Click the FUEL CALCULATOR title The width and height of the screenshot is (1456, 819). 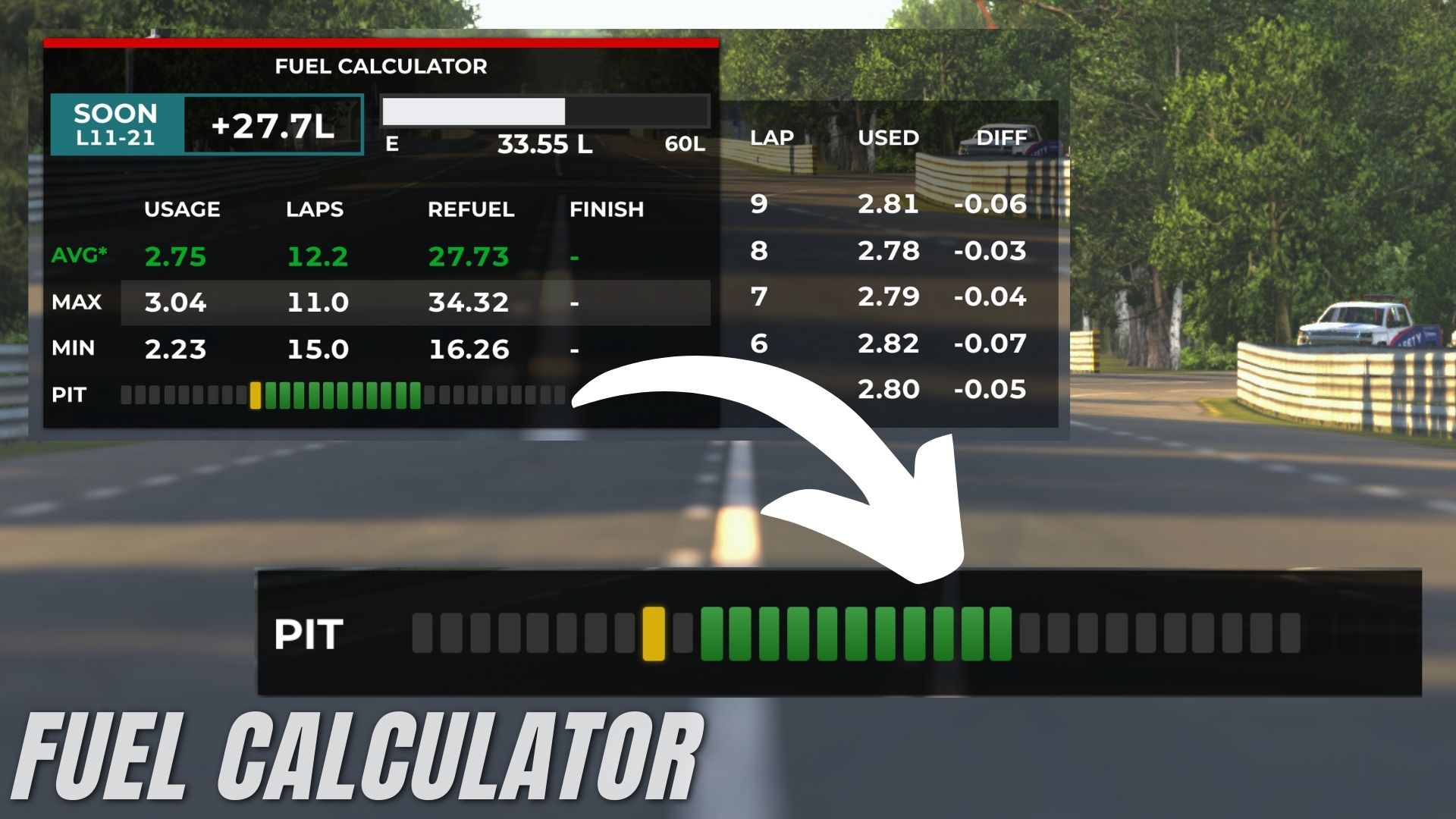[x=380, y=67]
